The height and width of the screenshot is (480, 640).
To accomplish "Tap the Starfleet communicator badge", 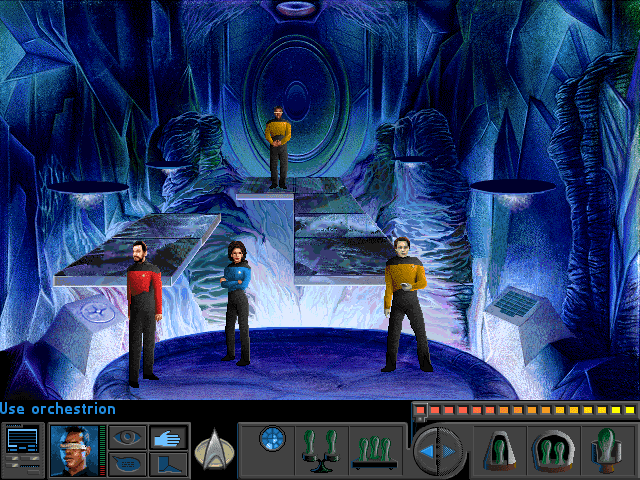I will pyautogui.click(x=211, y=448).
